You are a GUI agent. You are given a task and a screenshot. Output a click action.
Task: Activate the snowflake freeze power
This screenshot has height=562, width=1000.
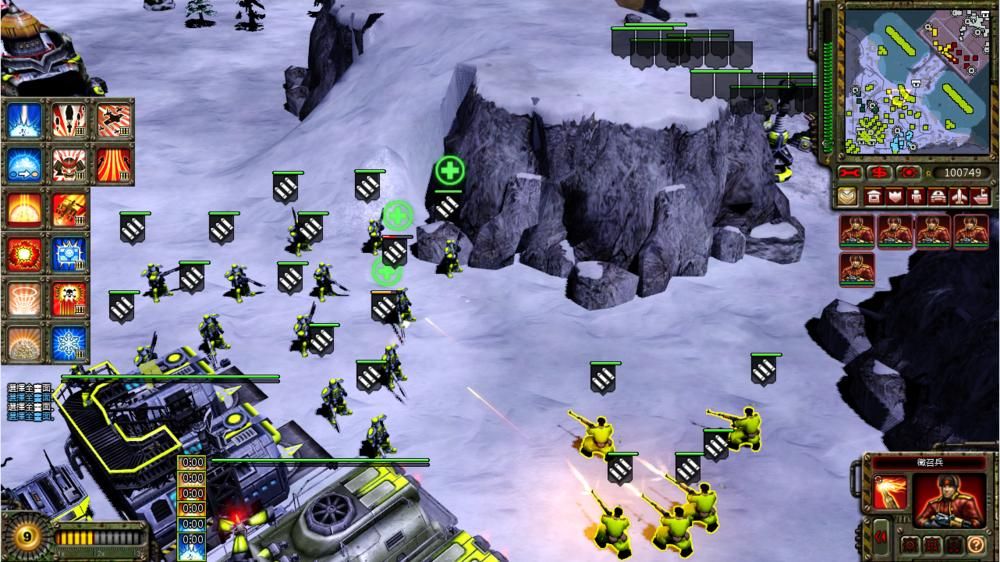coord(68,344)
